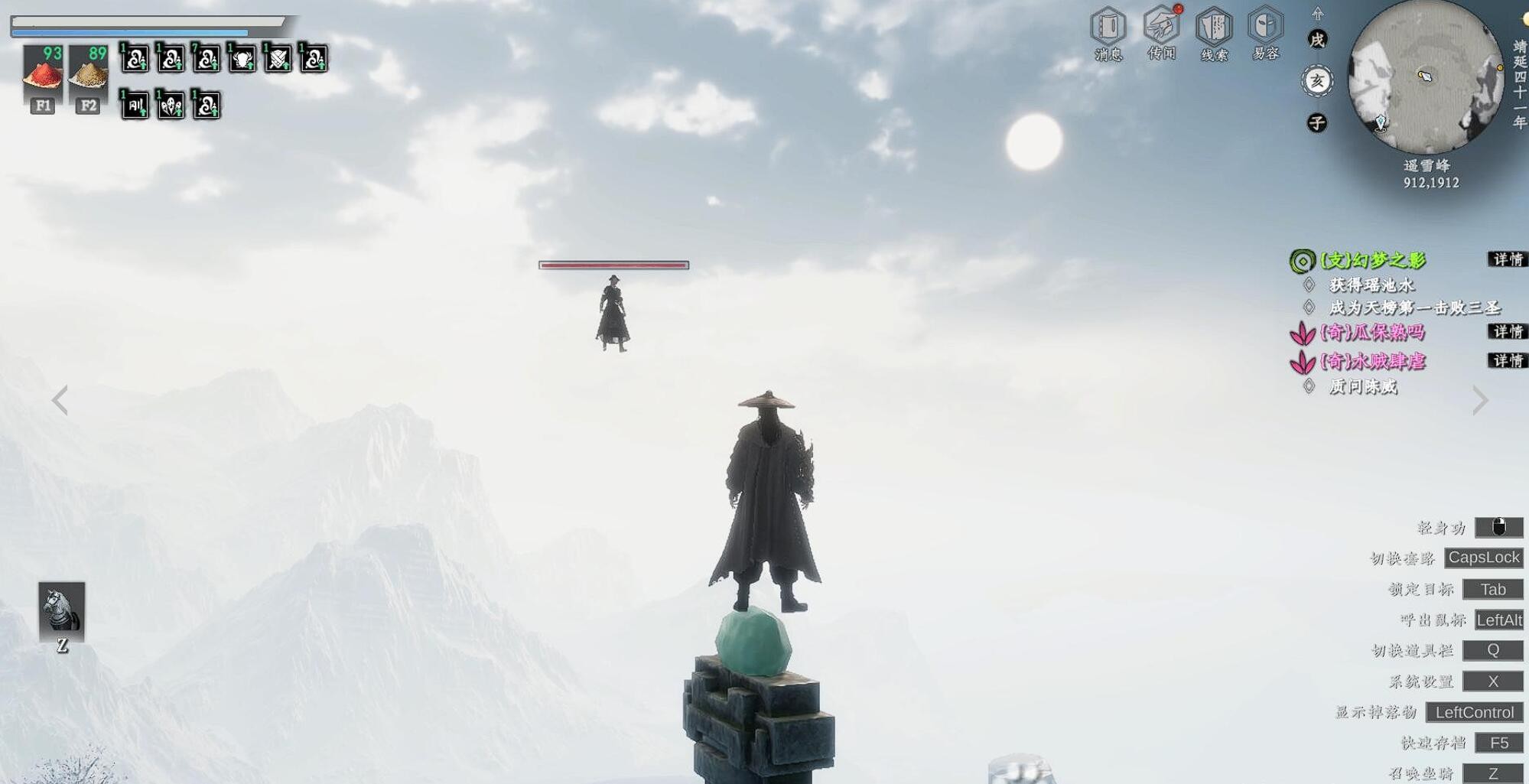Image resolution: width=1529 pixels, height=784 pixels.
Task: Click the up arrow above the time dial
Action: click(x=1317, y=14)
